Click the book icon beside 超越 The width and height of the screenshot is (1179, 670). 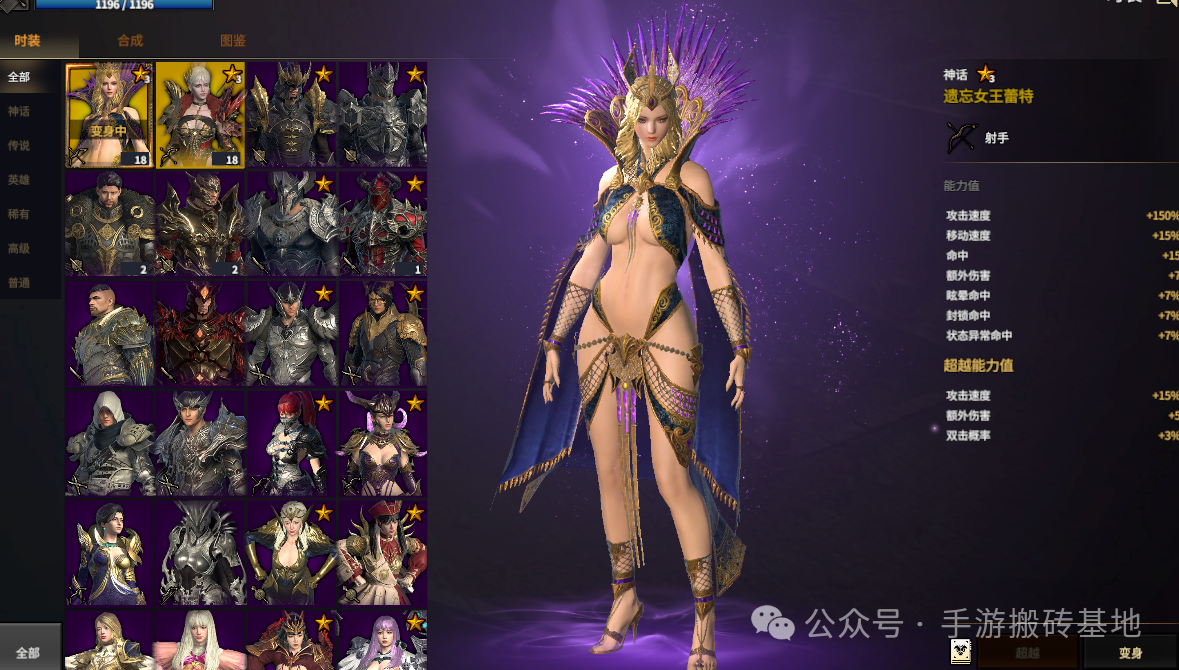point(961,651)
